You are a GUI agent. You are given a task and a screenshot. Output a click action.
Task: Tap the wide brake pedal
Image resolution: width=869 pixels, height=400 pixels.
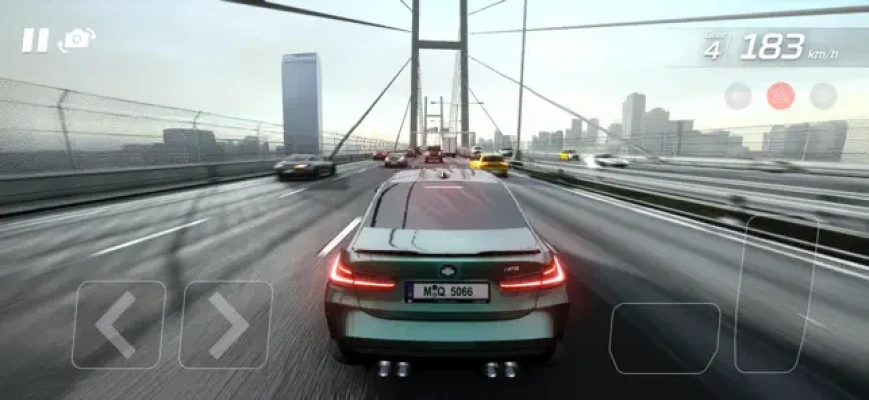[x=664, y=338]
